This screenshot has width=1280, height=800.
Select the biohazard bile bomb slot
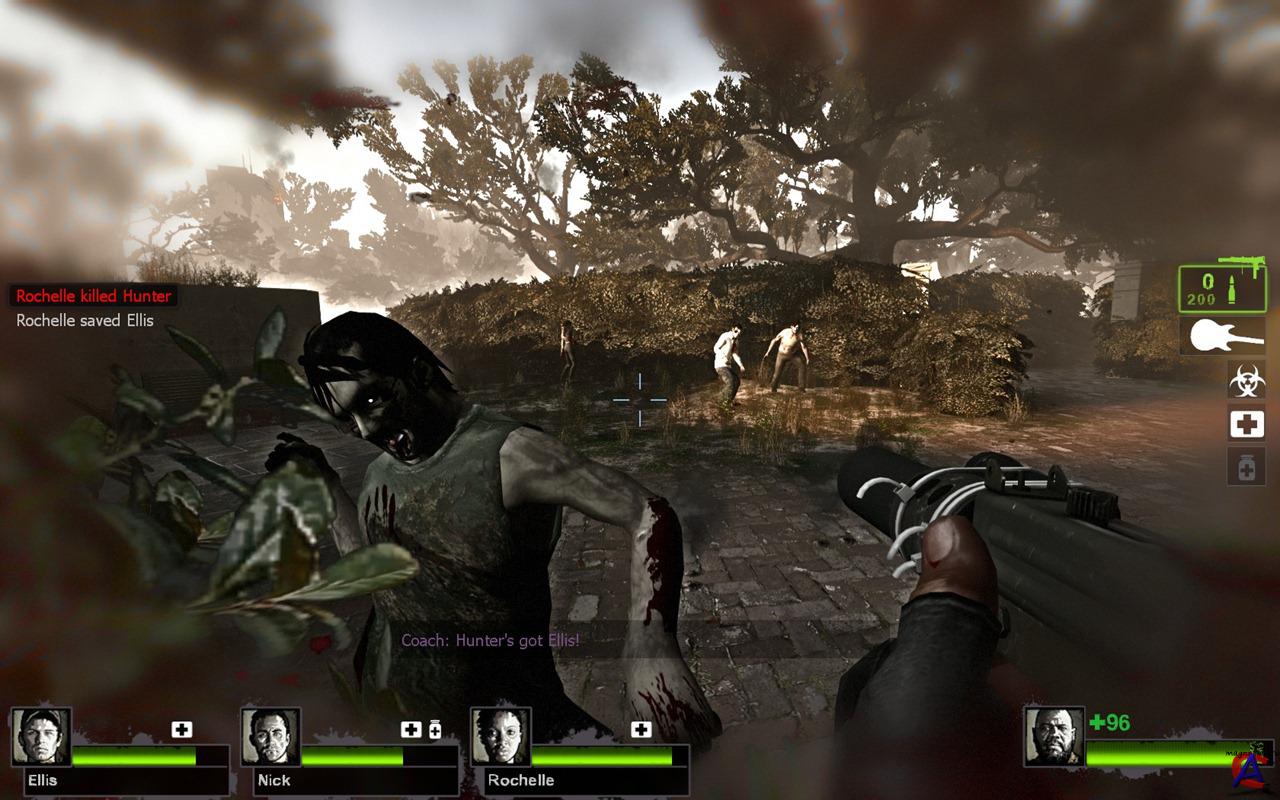pyautogui.click(x=1246, y=380)
